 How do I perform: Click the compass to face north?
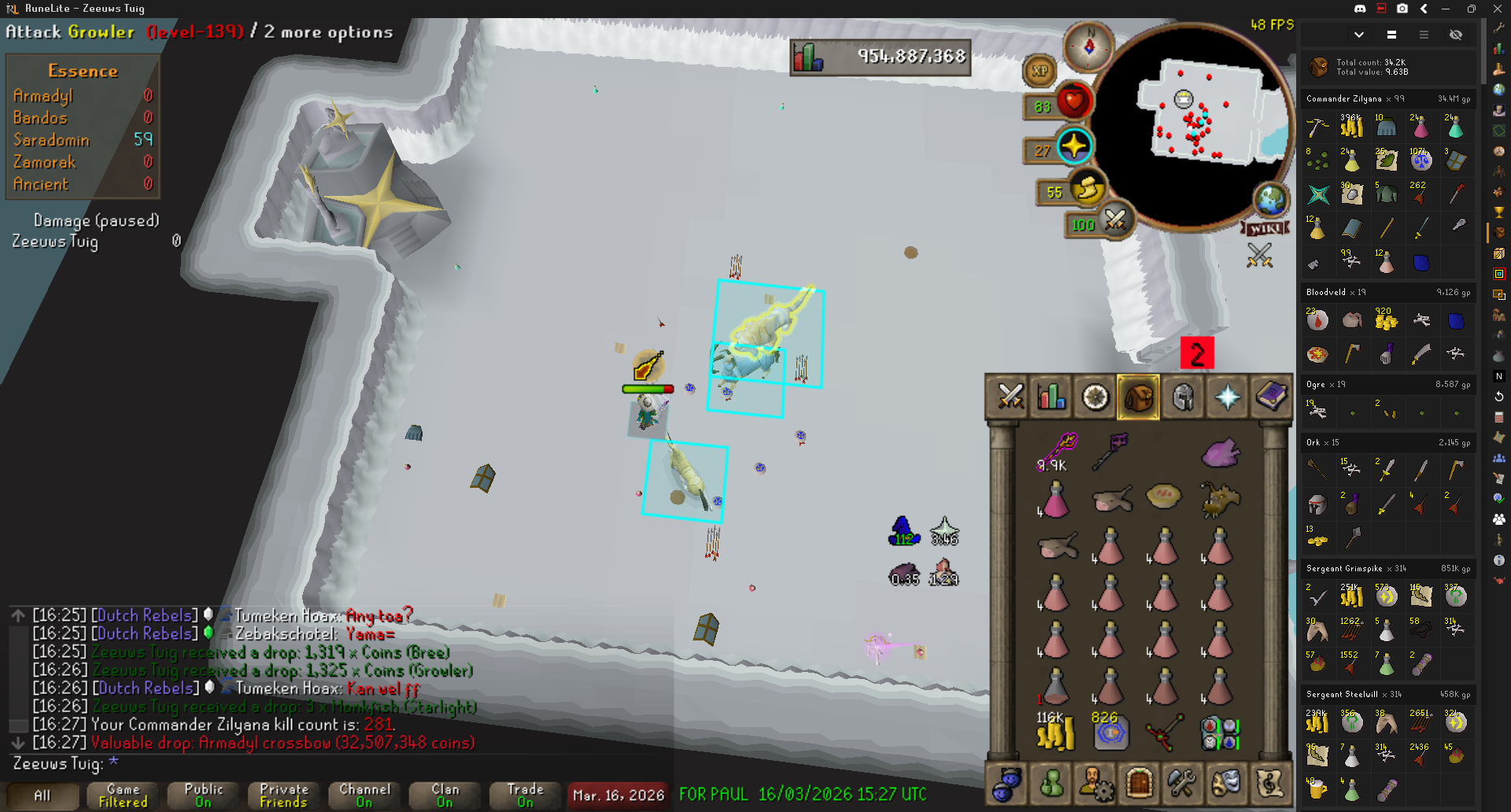point(1089,46)
